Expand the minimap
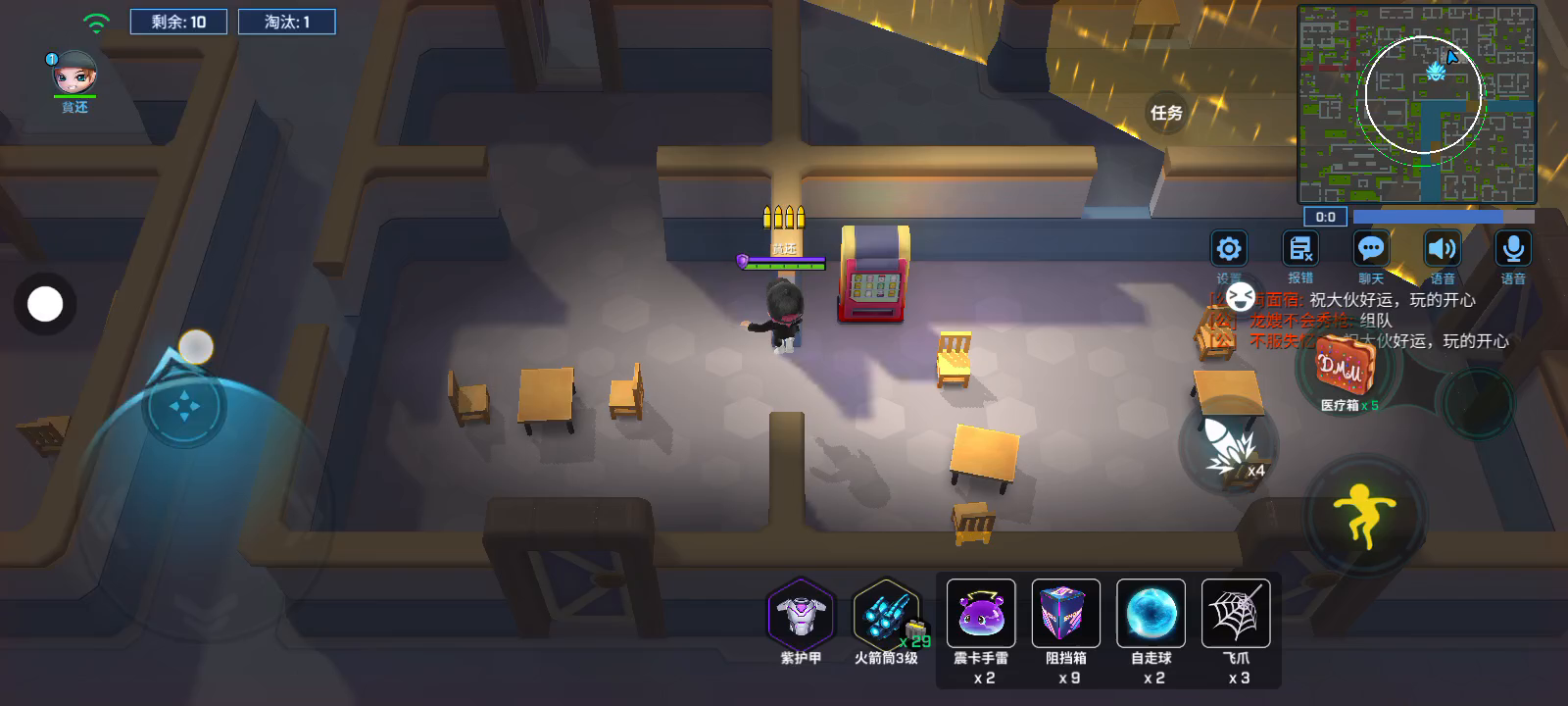Screen dimensions: 1568x706 coord(1416,103)
